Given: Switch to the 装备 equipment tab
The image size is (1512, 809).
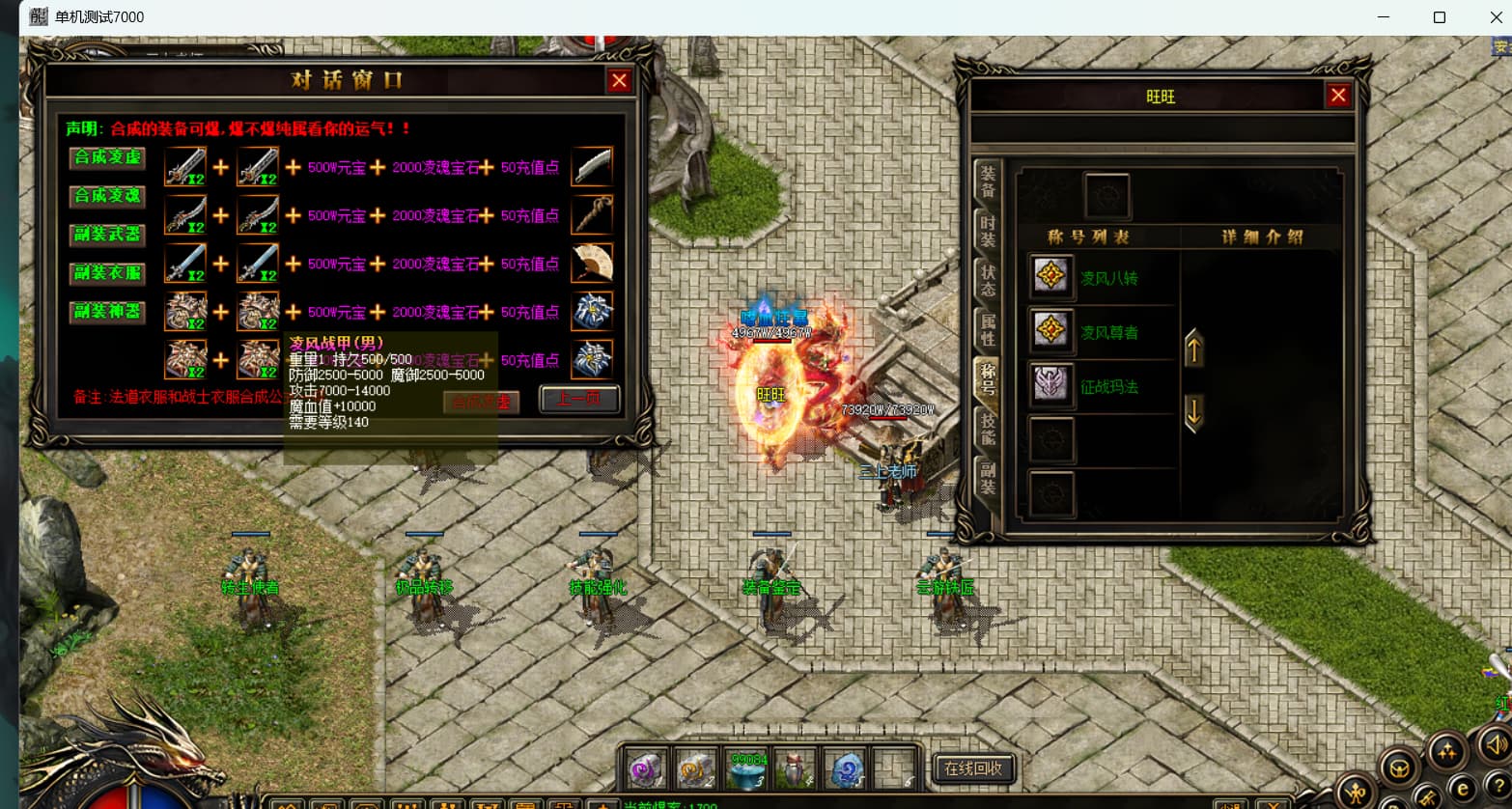Looking at the screenshot, I should [988, 181].
